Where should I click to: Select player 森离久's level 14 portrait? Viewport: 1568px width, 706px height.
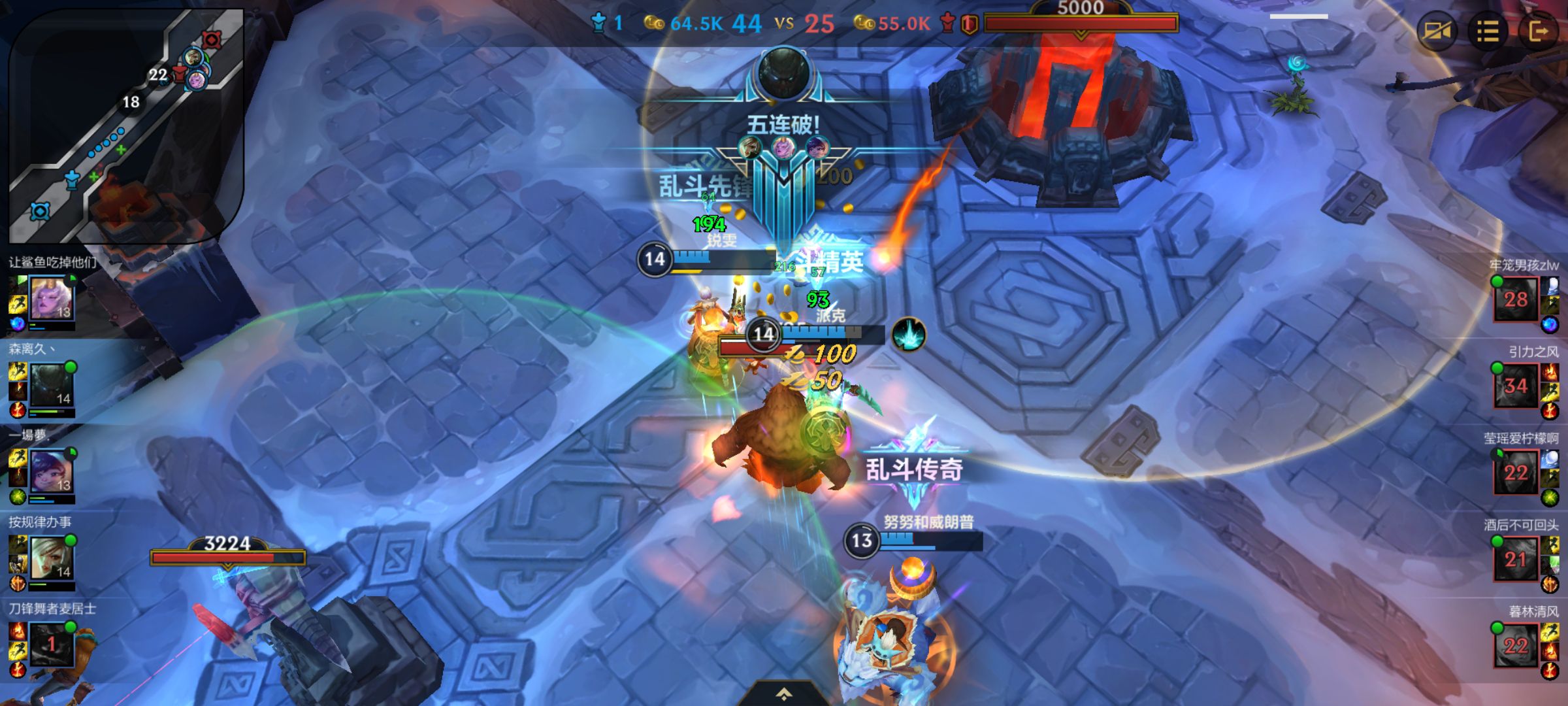point(52,385)
